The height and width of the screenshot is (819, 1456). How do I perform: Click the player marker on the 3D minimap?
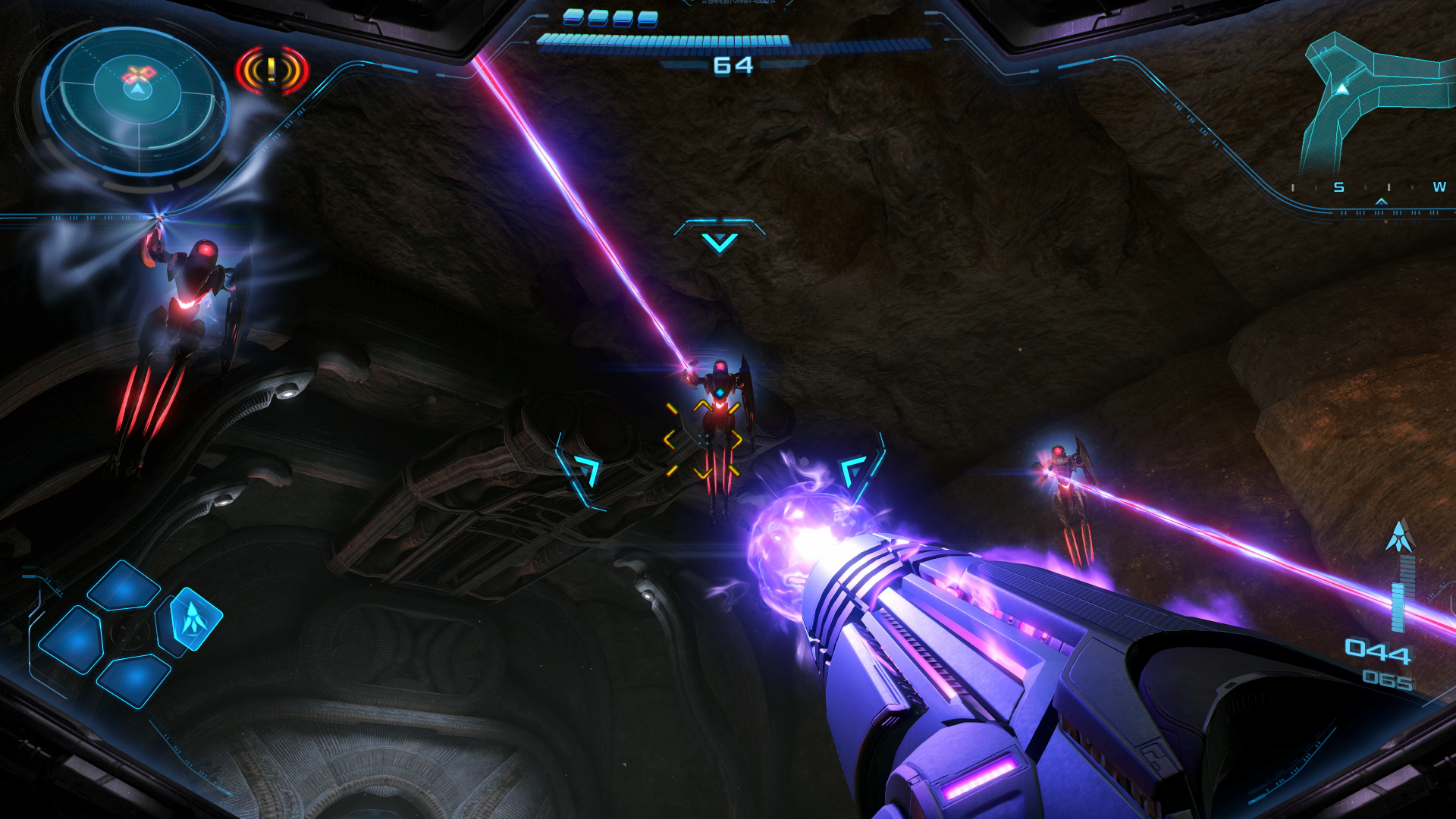[x=1341, y=89]
